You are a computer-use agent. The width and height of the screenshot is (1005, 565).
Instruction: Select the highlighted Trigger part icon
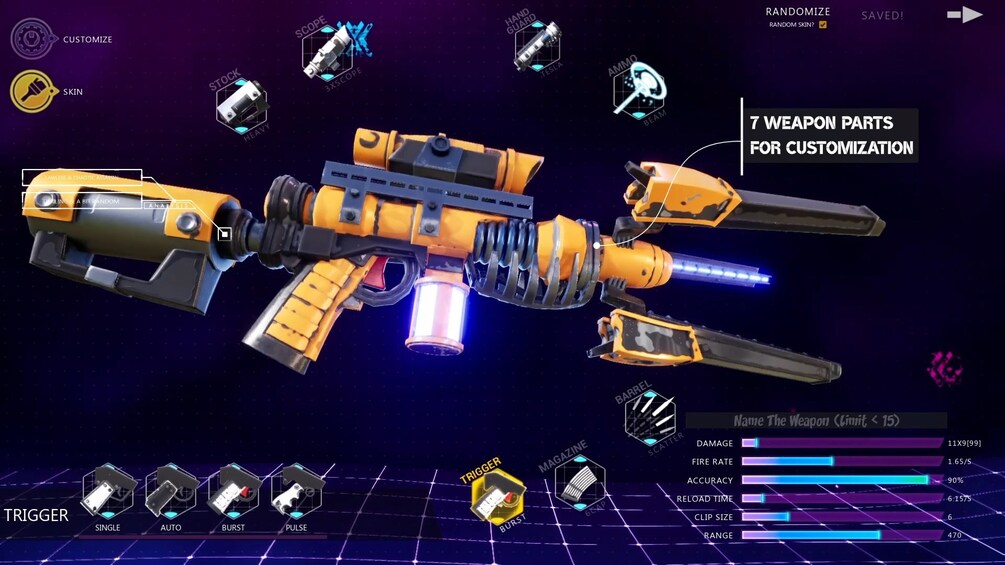point(497,497)
